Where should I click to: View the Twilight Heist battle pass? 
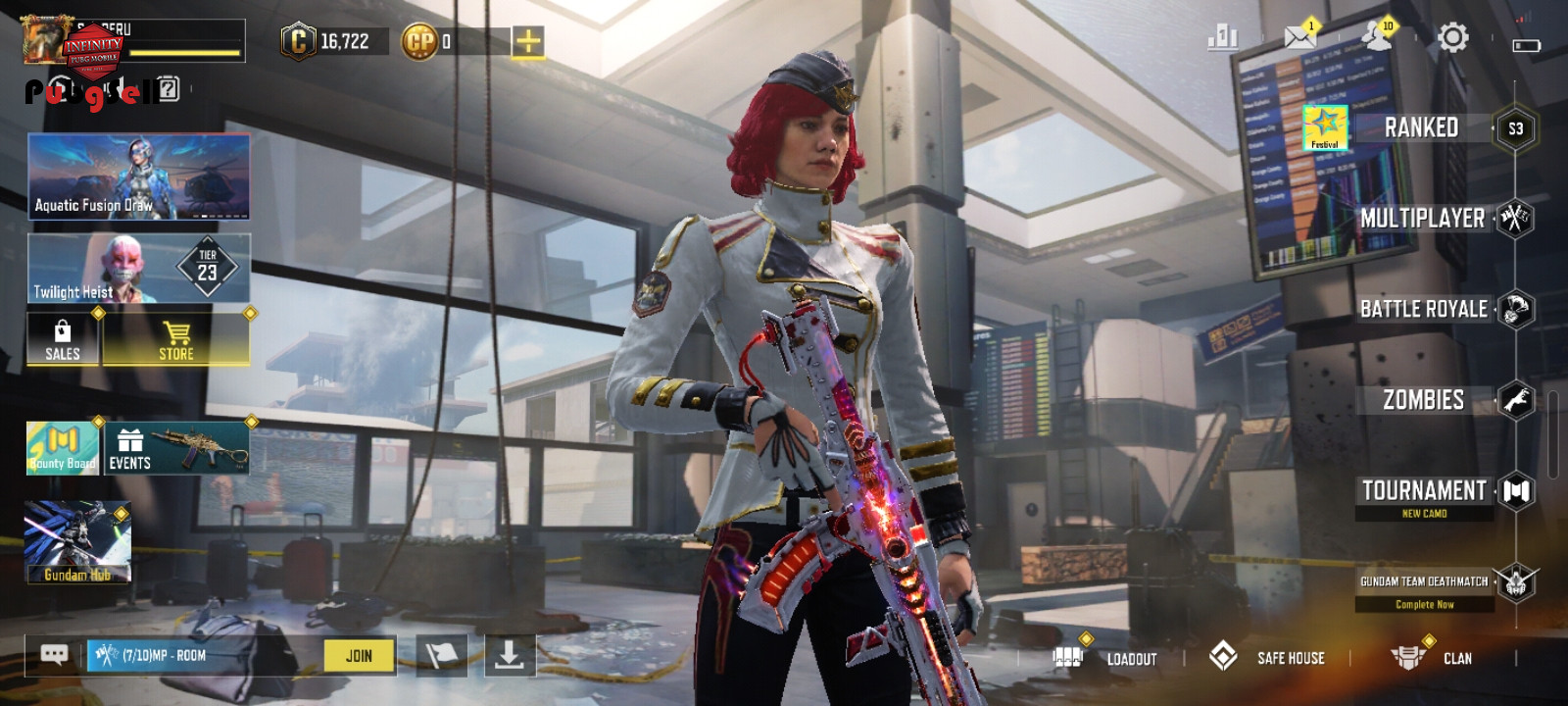(138, 268)
